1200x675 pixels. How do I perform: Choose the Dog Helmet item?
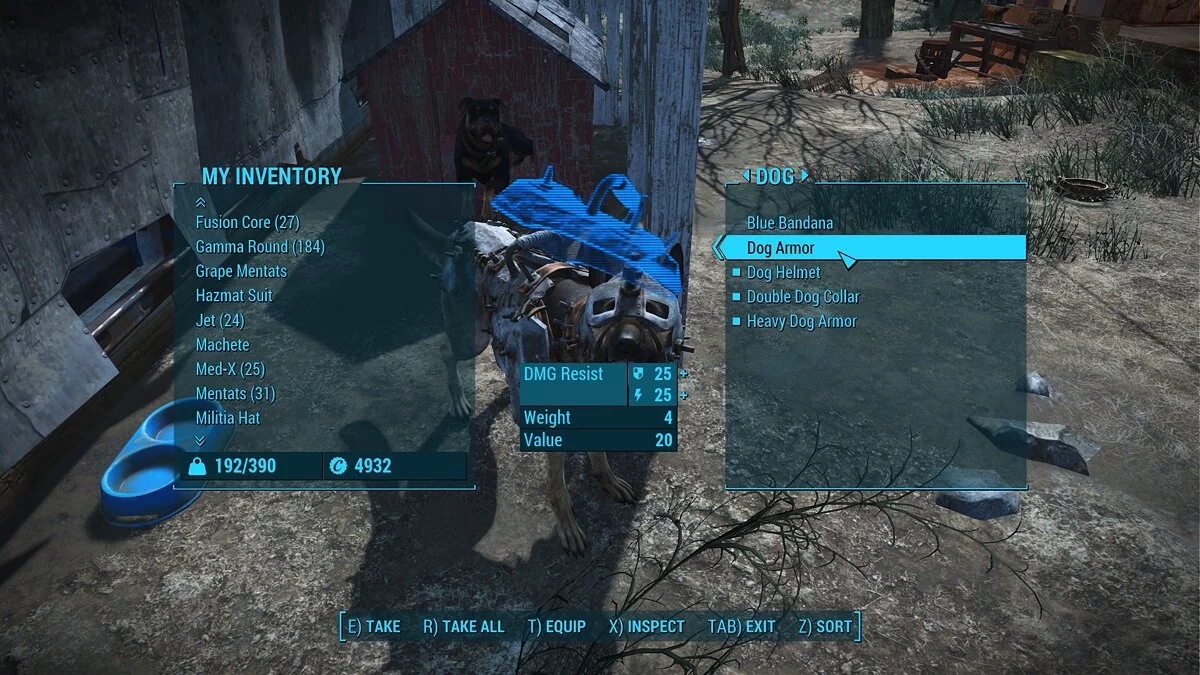point(784,272)
